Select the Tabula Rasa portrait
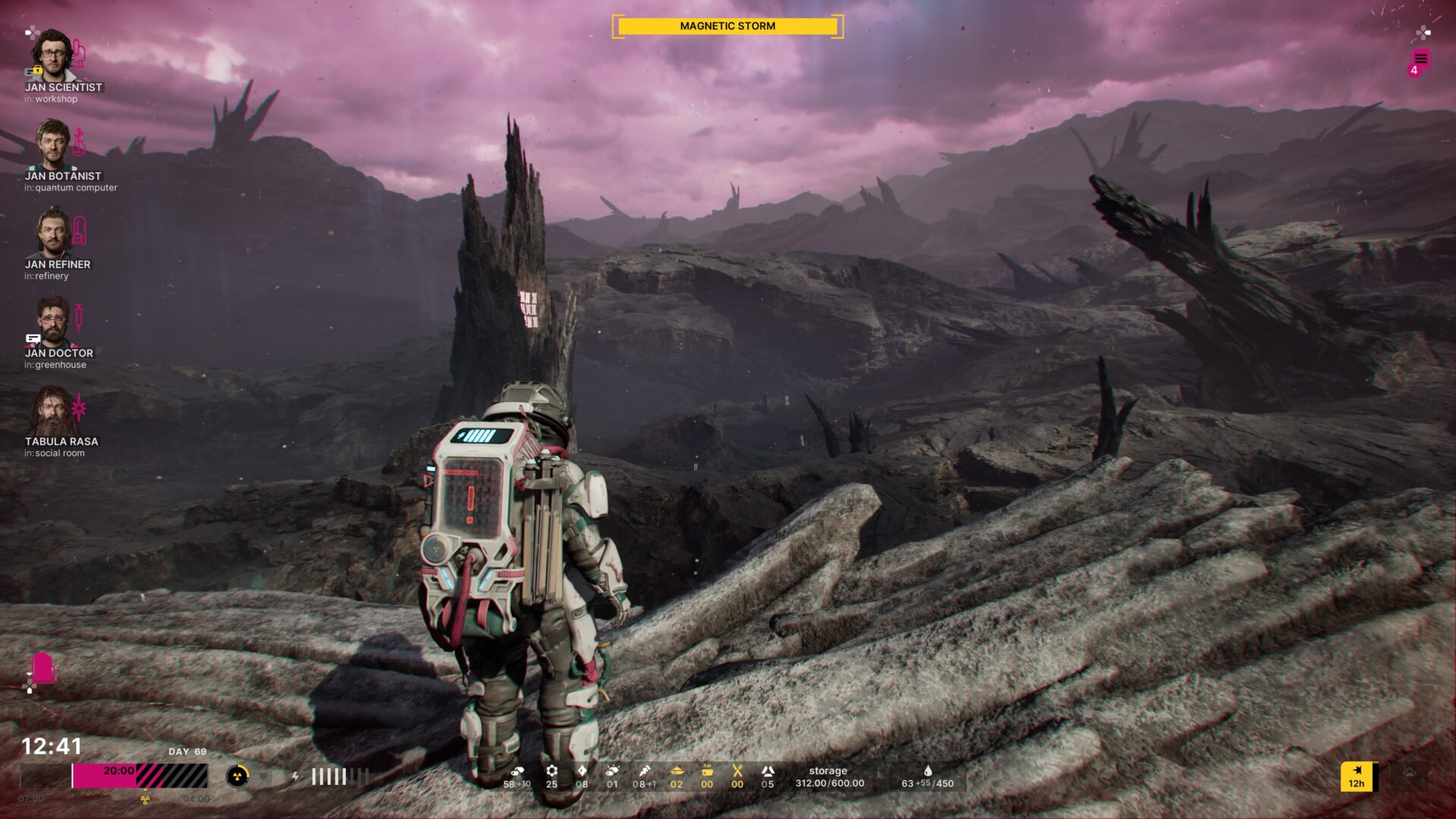Image resolution: width=1456 pixels, height=819 pixels. click(53, 410)
